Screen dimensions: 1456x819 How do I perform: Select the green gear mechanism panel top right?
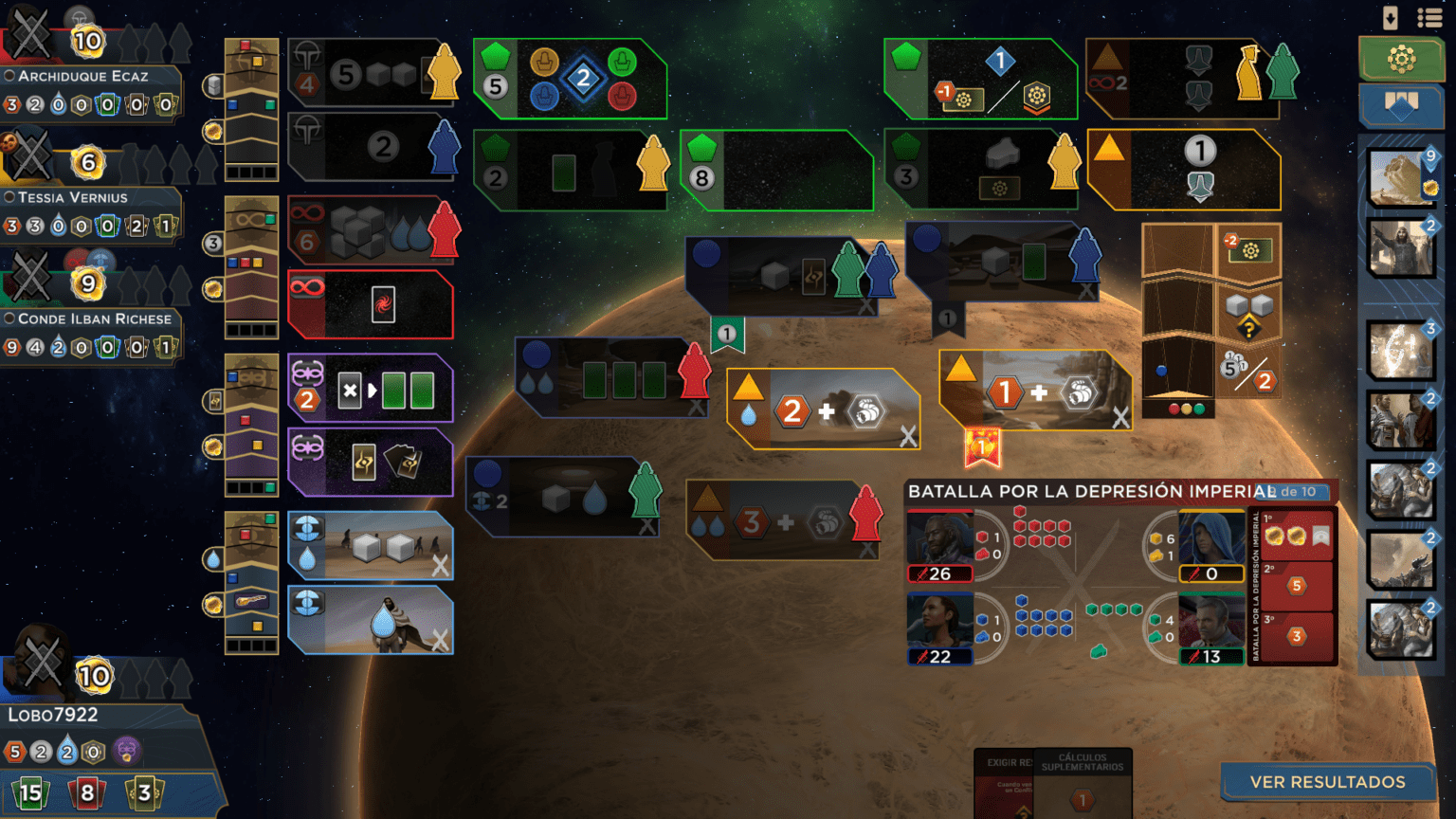coord(1401,57)
